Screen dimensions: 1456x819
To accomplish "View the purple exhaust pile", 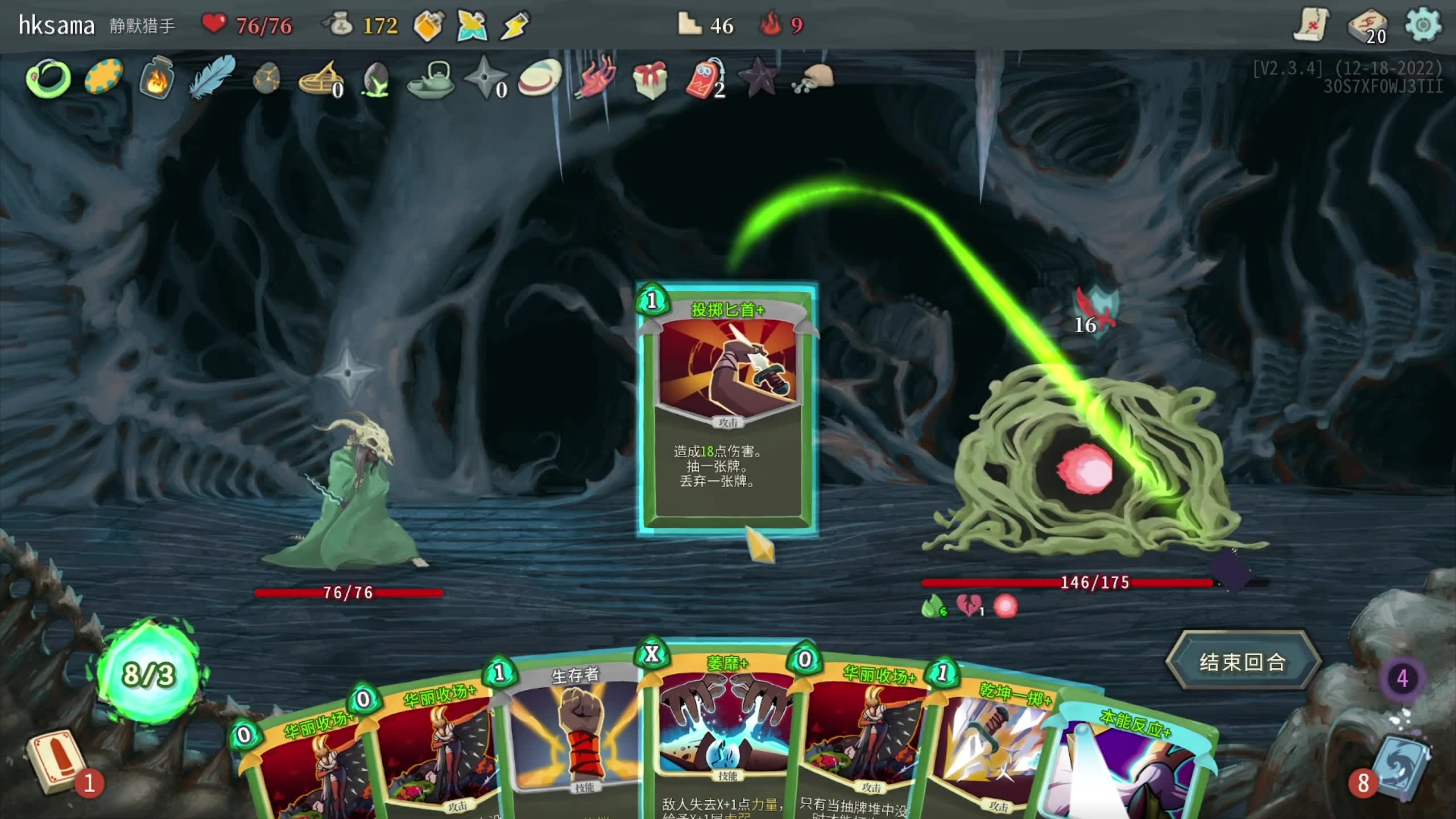I will [x=1402, y=679].
